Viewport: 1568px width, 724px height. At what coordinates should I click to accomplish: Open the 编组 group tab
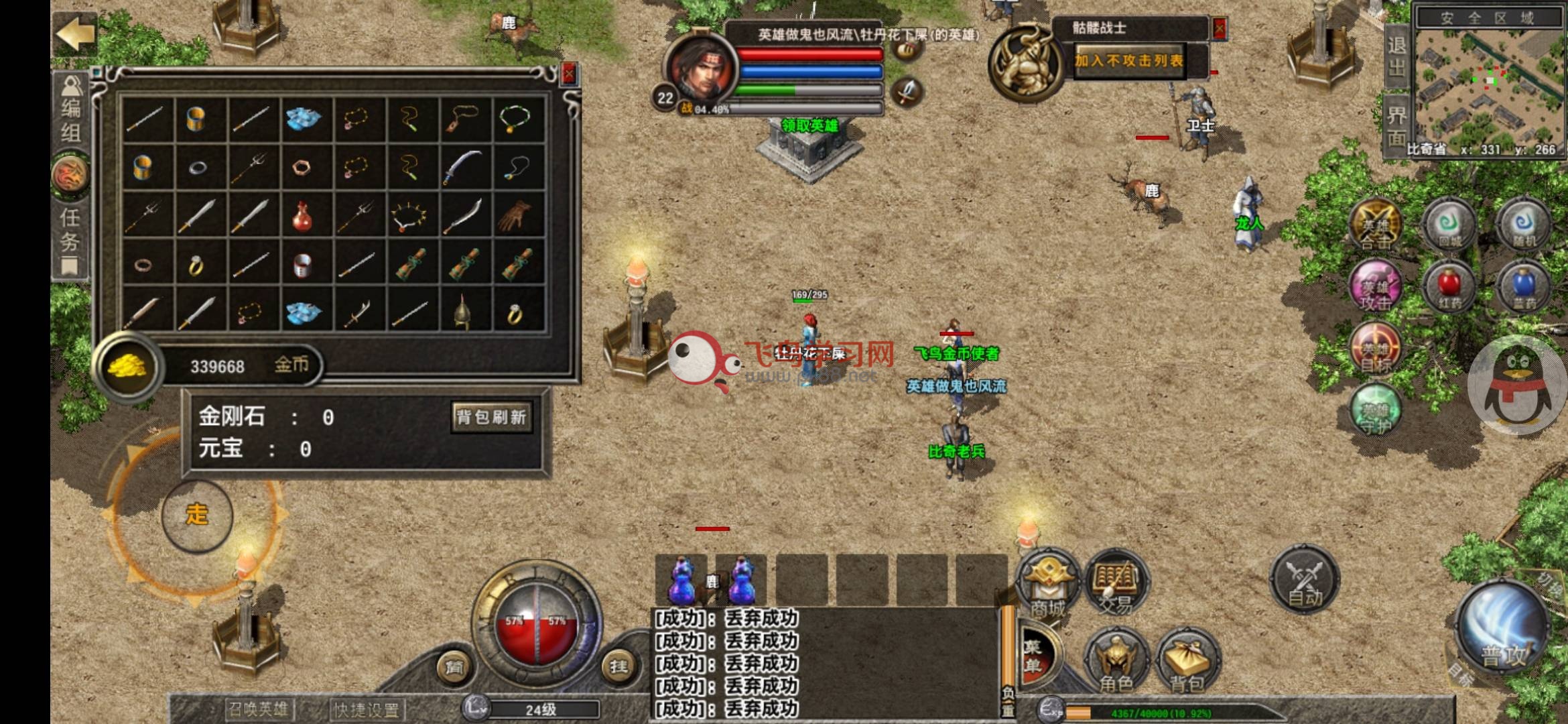coord(70,111)
